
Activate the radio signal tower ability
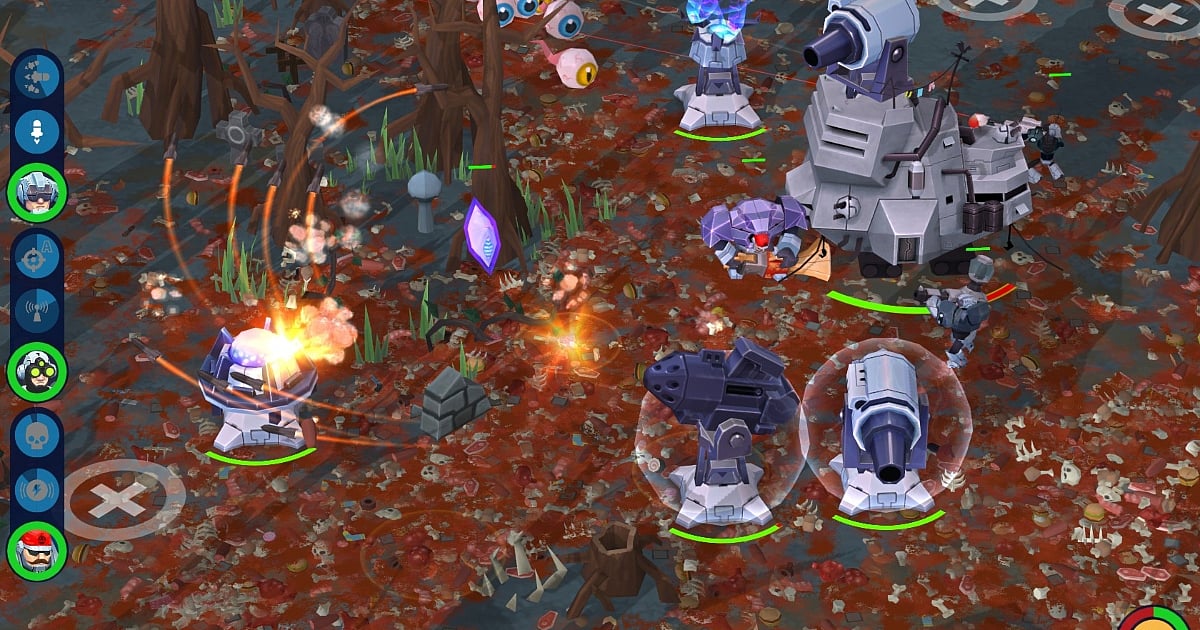[x=37, y=310]
